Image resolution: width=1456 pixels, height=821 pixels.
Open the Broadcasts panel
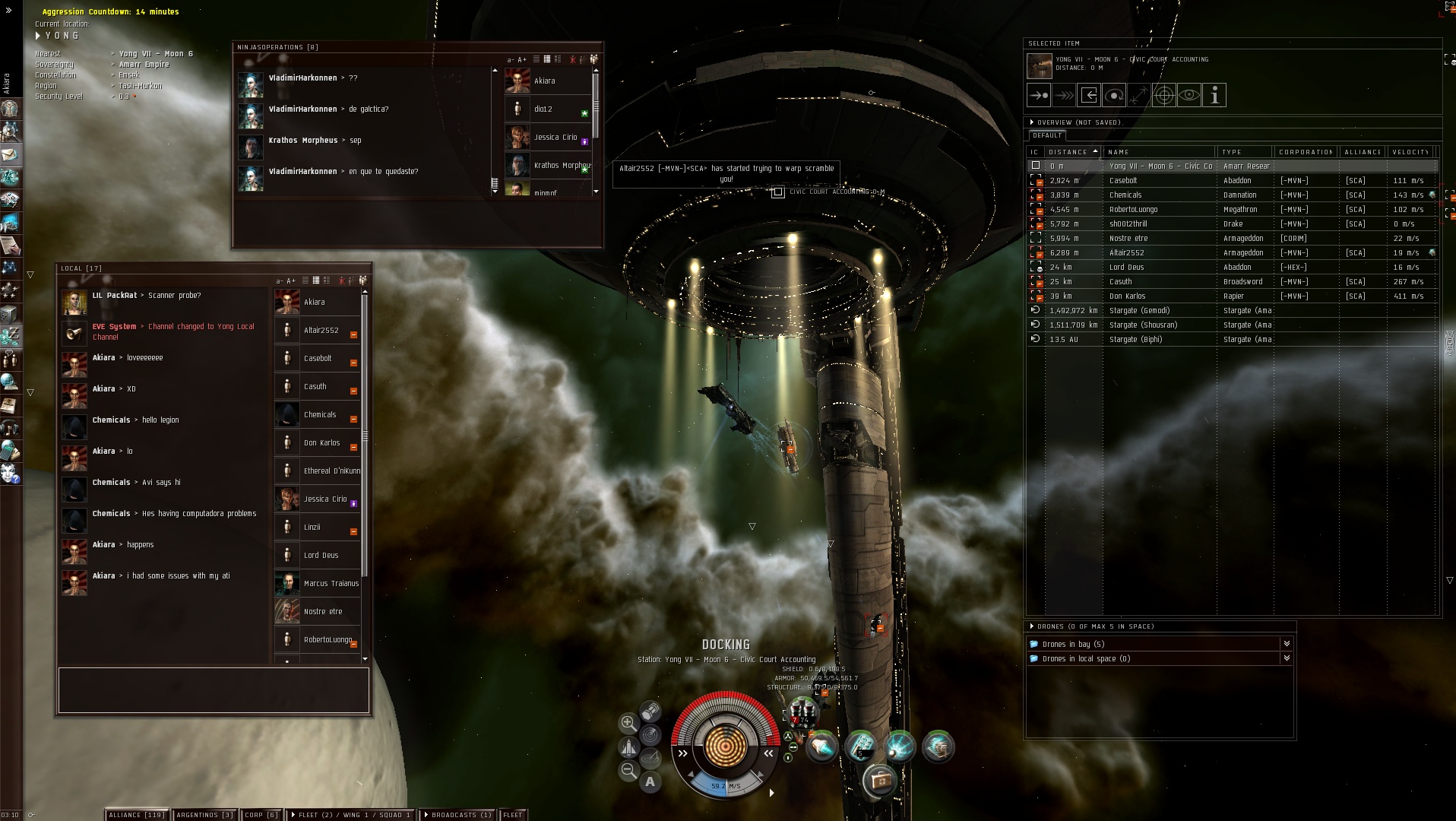click(x=457, y=814)
